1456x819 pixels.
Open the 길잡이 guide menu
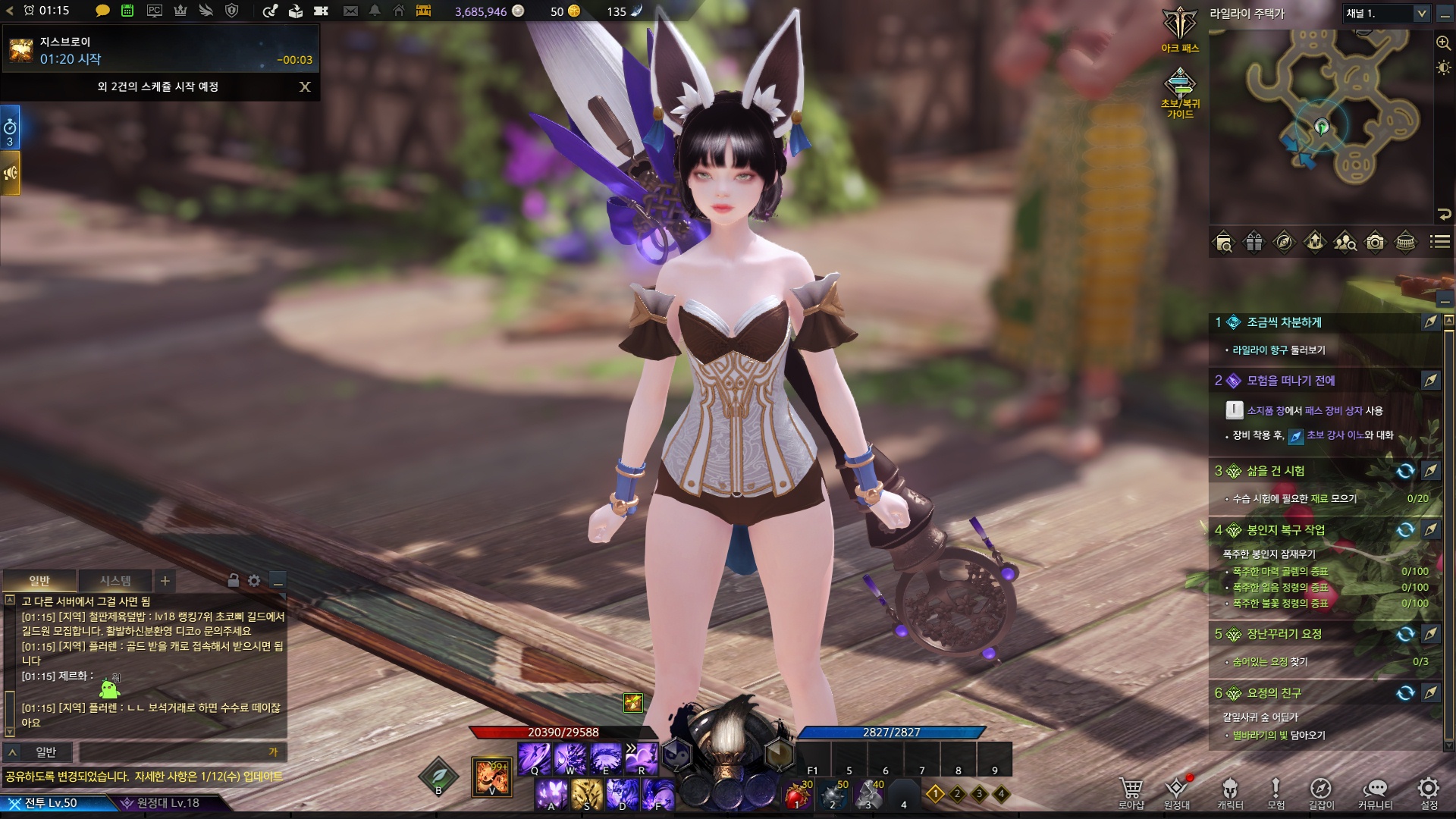click(x=1320, y=792)
